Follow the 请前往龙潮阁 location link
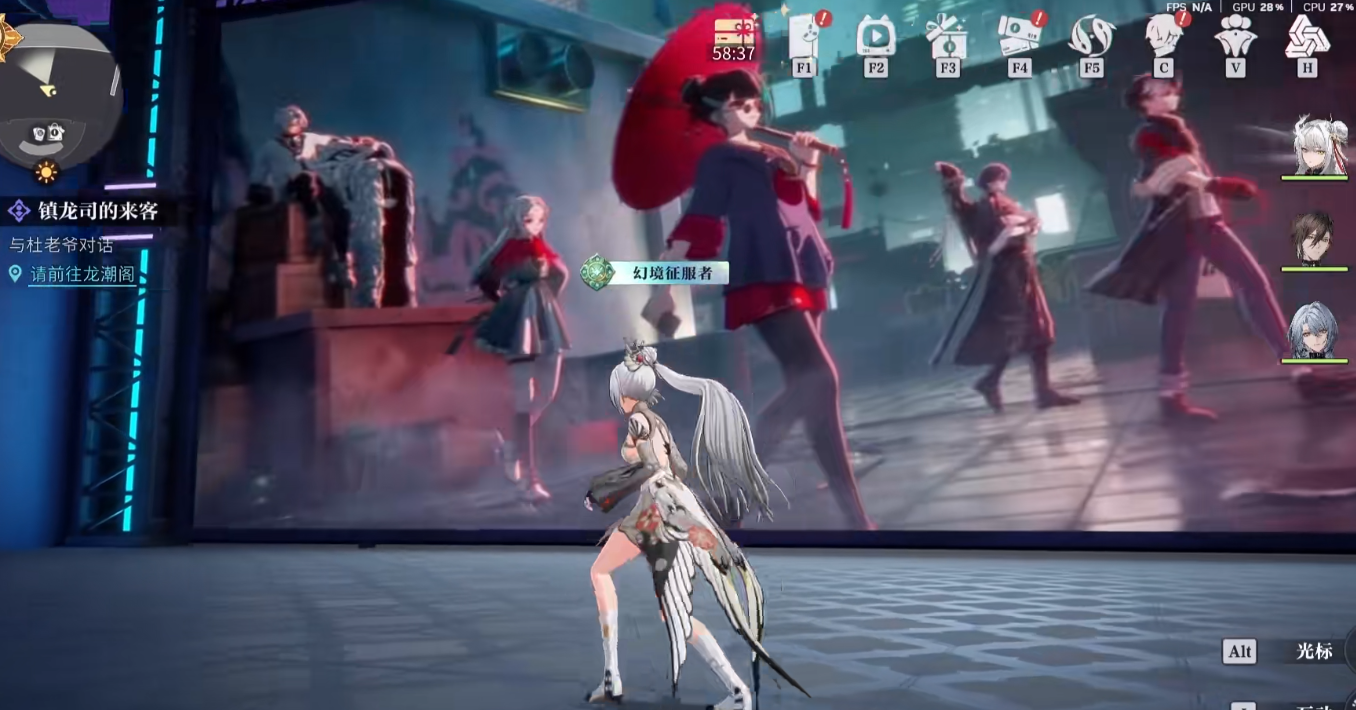1356x710 pixels. 82,274
